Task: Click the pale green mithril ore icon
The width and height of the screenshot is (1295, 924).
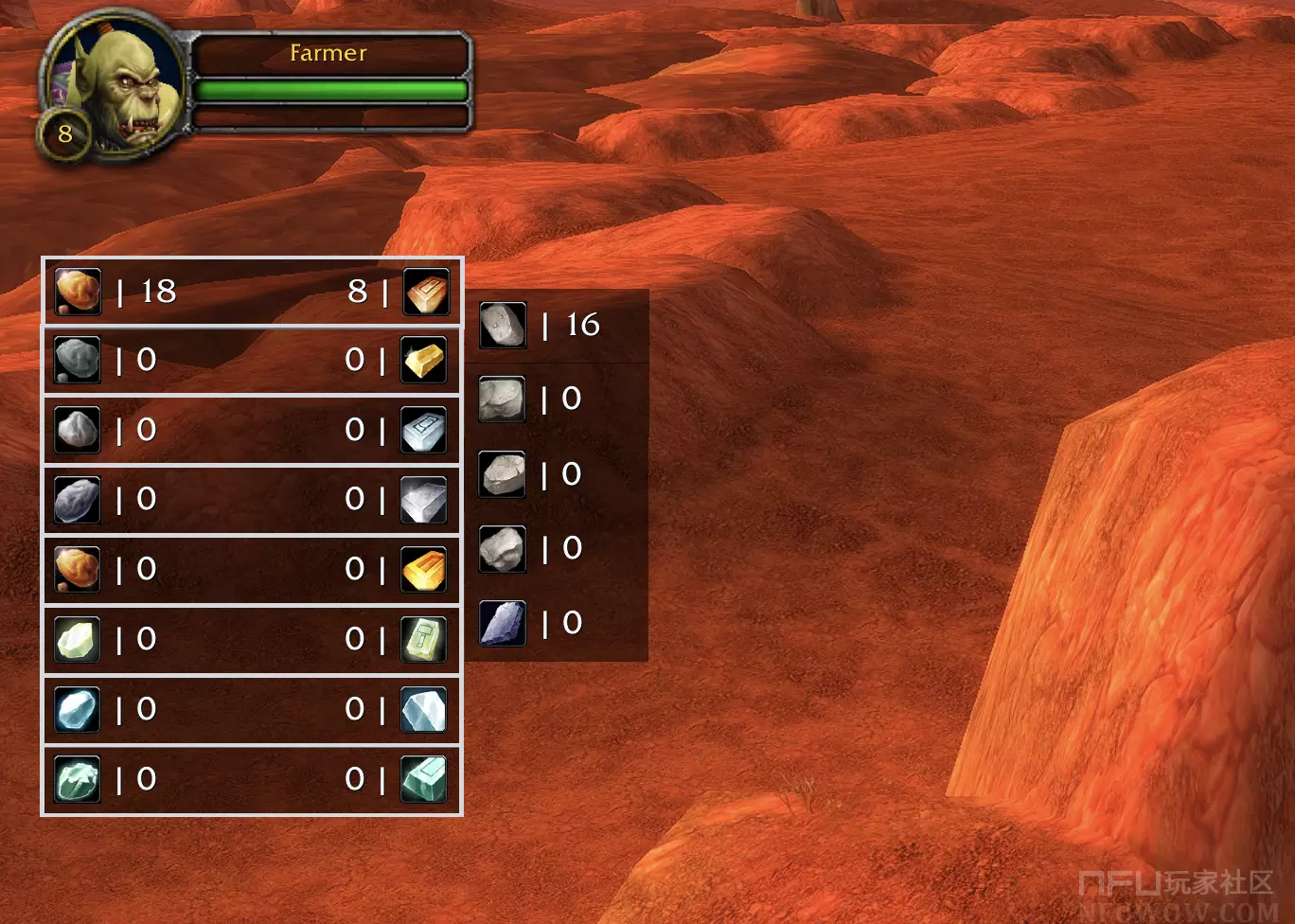Action: coord(78,640)
